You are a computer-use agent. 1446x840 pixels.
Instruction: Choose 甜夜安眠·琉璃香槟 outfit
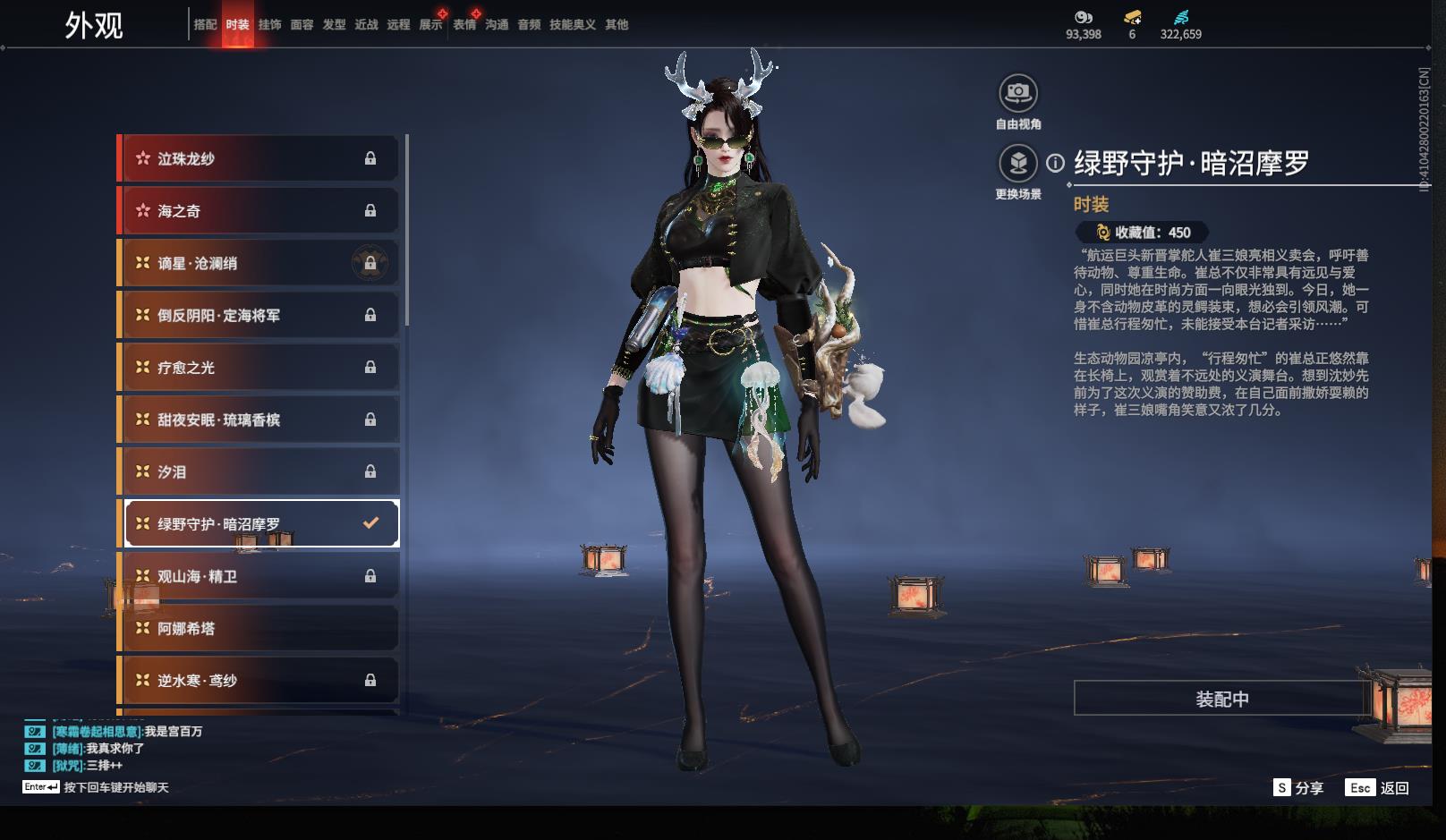[x=259, y=420]
